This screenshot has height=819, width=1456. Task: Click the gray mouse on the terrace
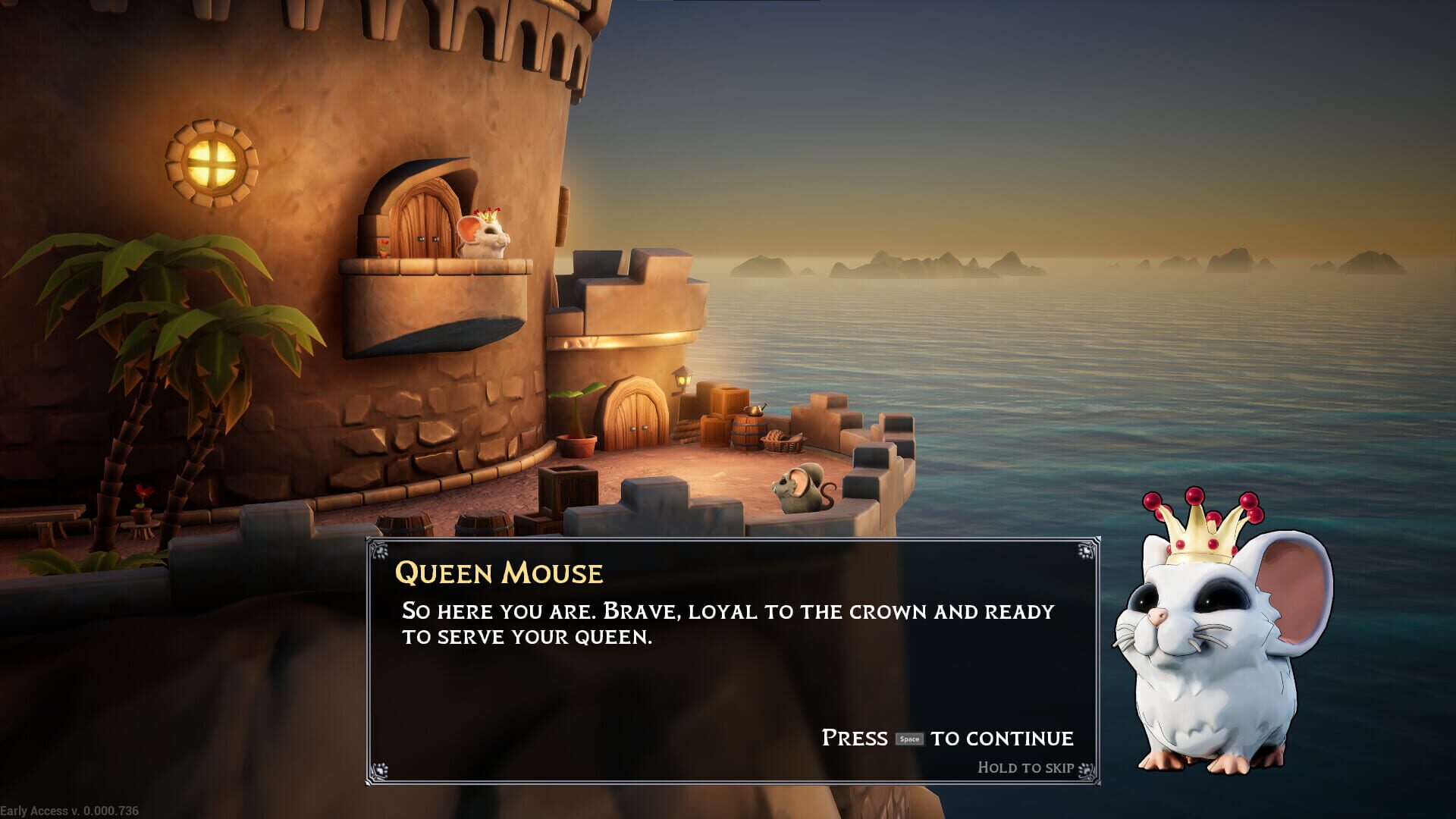point(802,489)
